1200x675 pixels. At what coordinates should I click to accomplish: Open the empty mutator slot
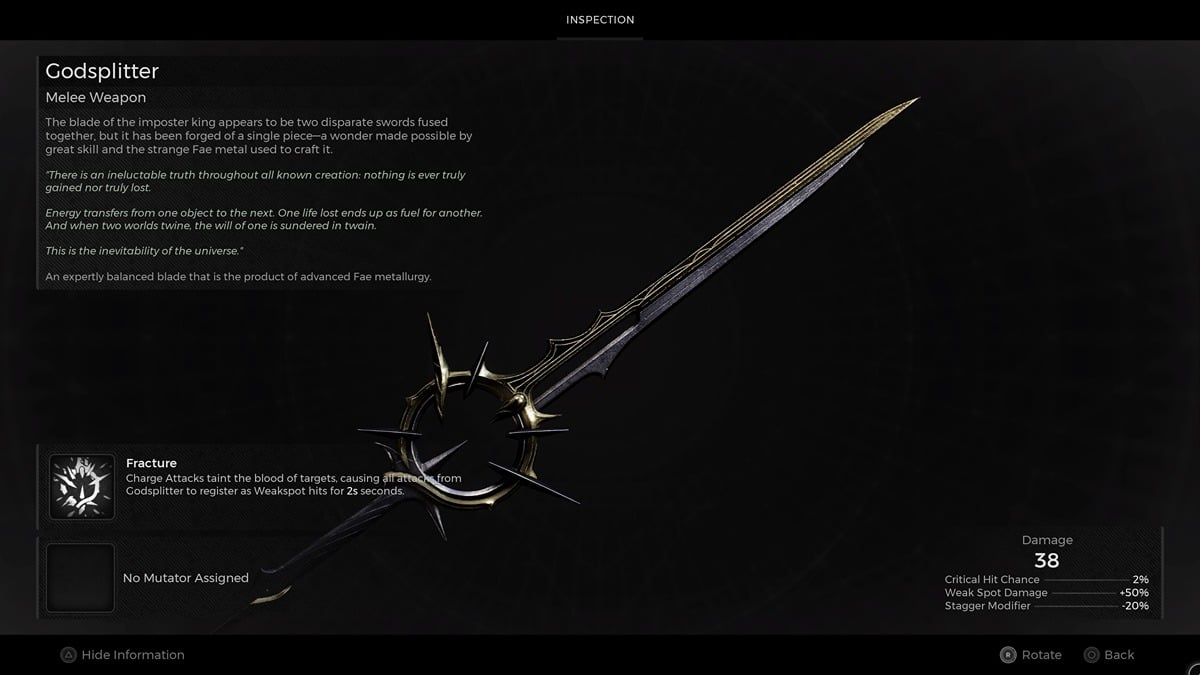point(82,577)
